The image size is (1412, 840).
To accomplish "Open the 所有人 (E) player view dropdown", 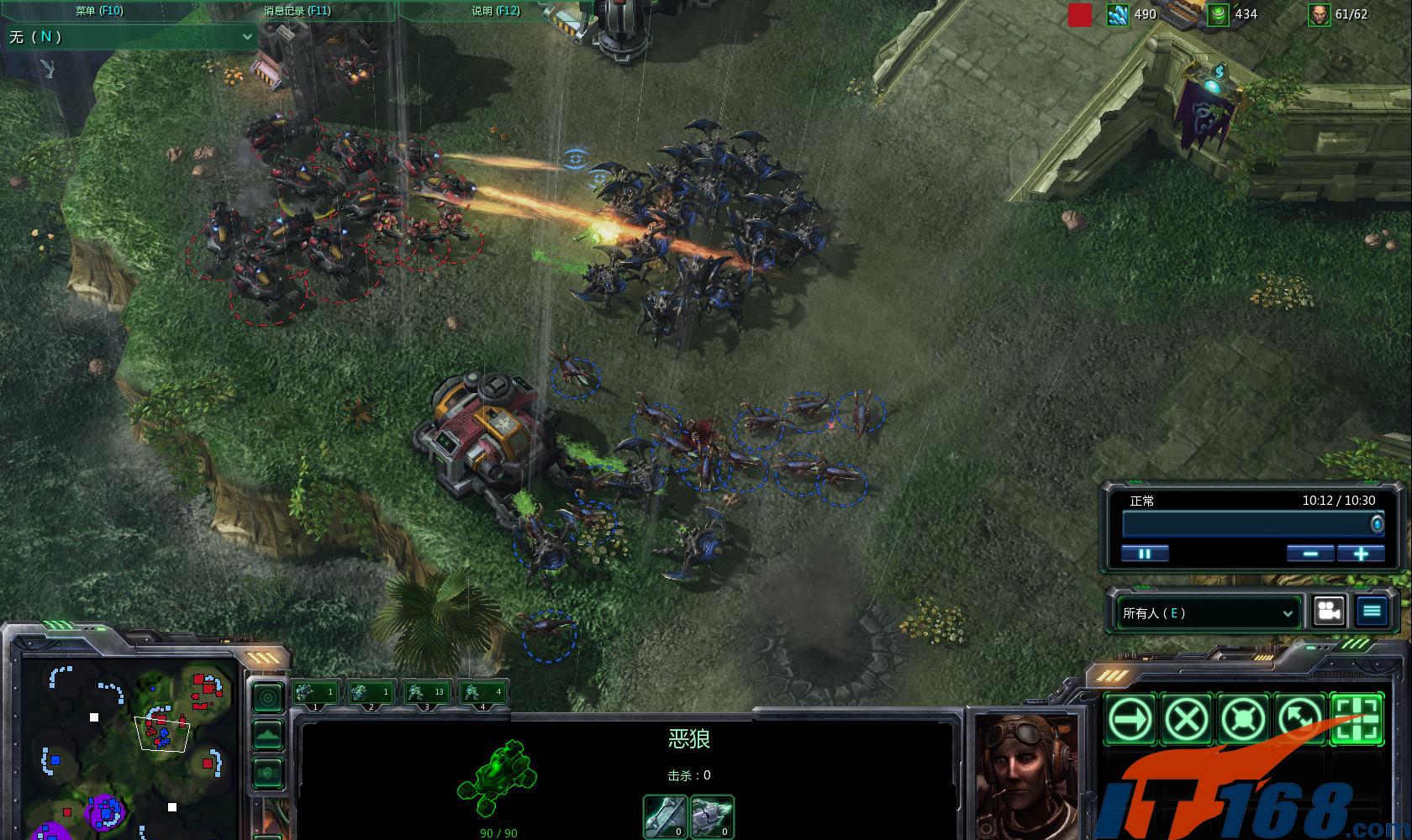I will pos(1208,613).
